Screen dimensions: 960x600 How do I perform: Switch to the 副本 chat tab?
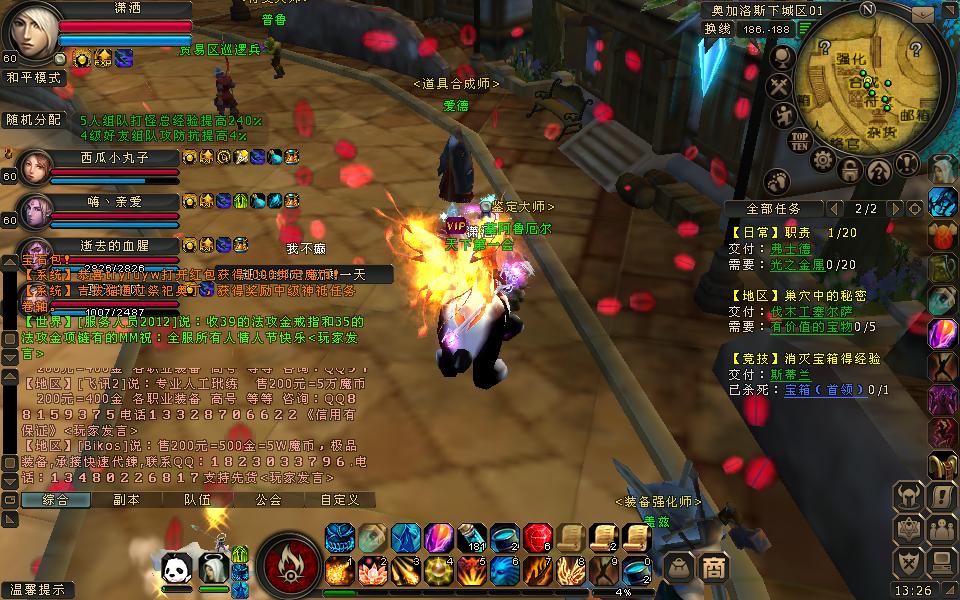(126, 500)
